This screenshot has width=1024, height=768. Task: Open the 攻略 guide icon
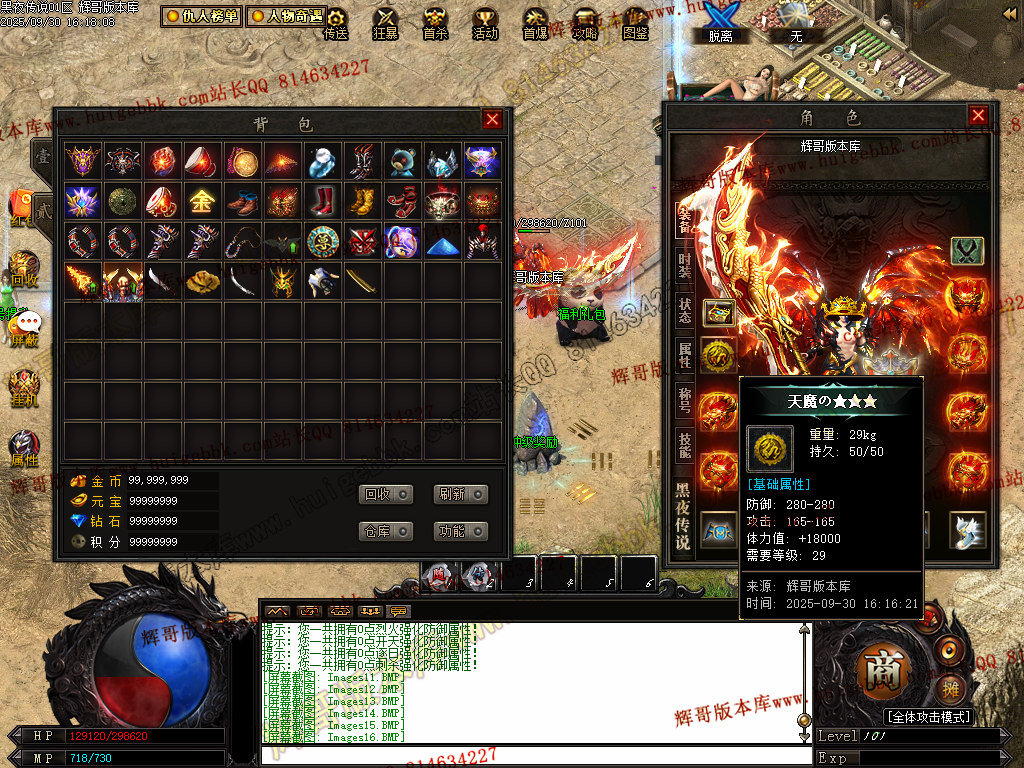coord(585,24)
